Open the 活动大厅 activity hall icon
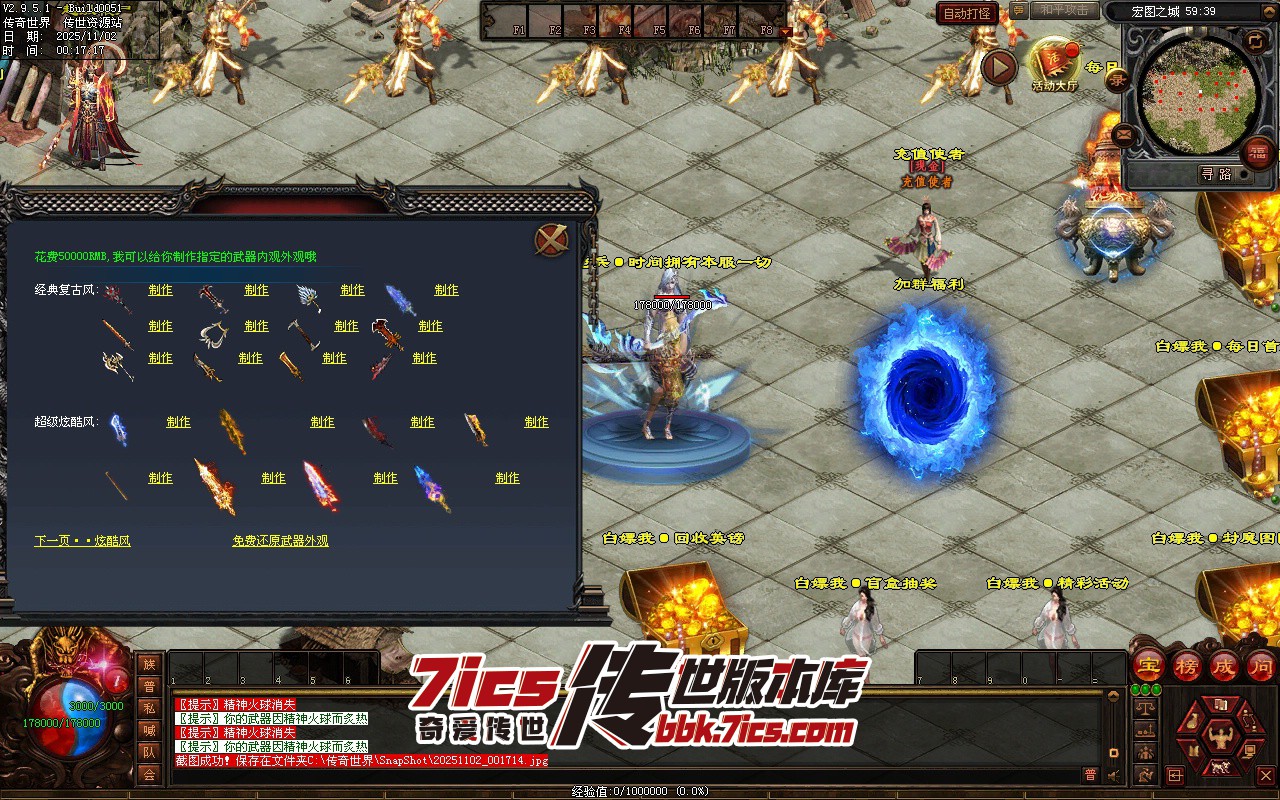1280x800 pixels. click(x=1054, y=64)
